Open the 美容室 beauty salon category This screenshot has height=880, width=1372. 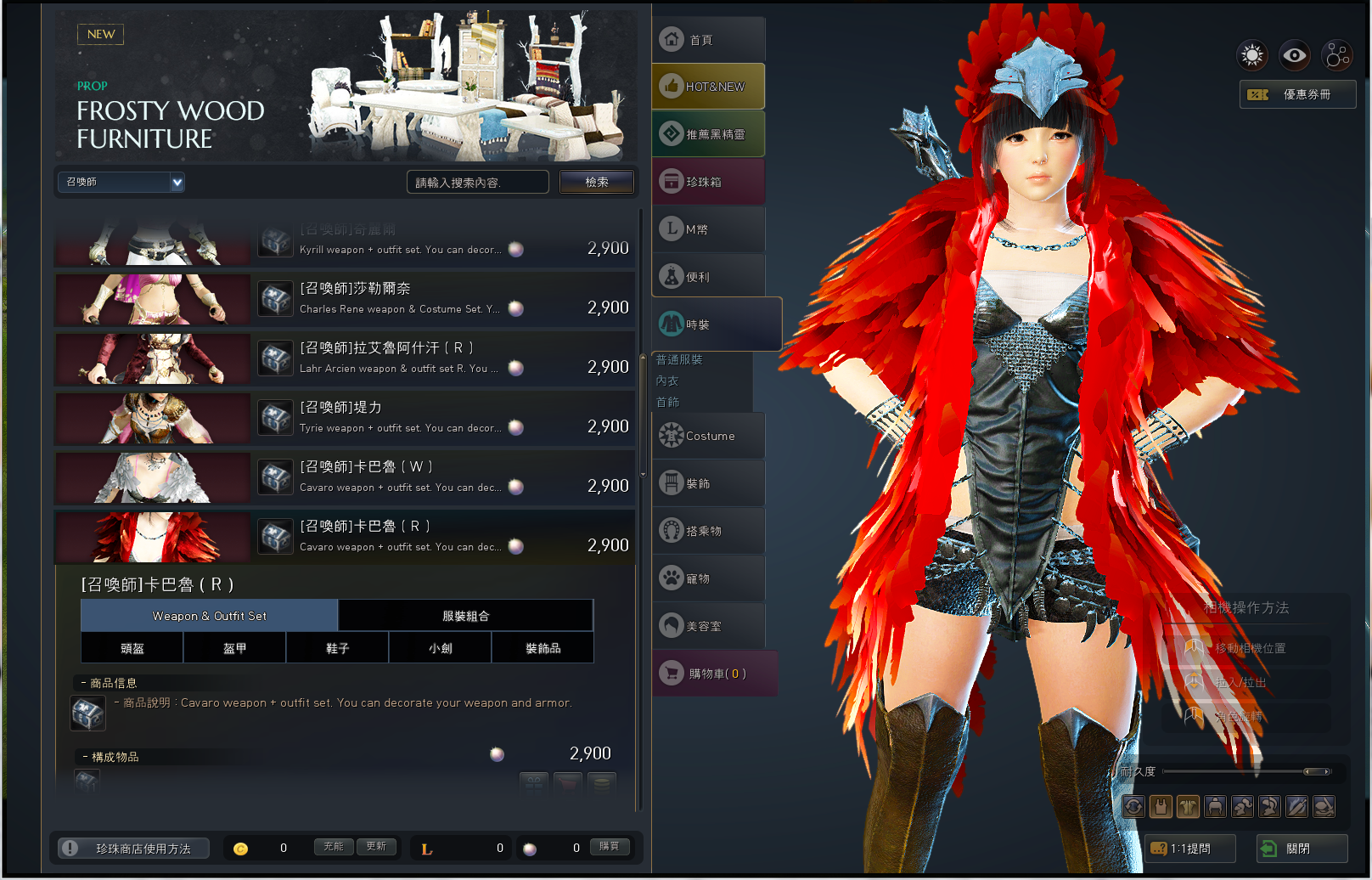pyautogui.click(x=708, y=626)
